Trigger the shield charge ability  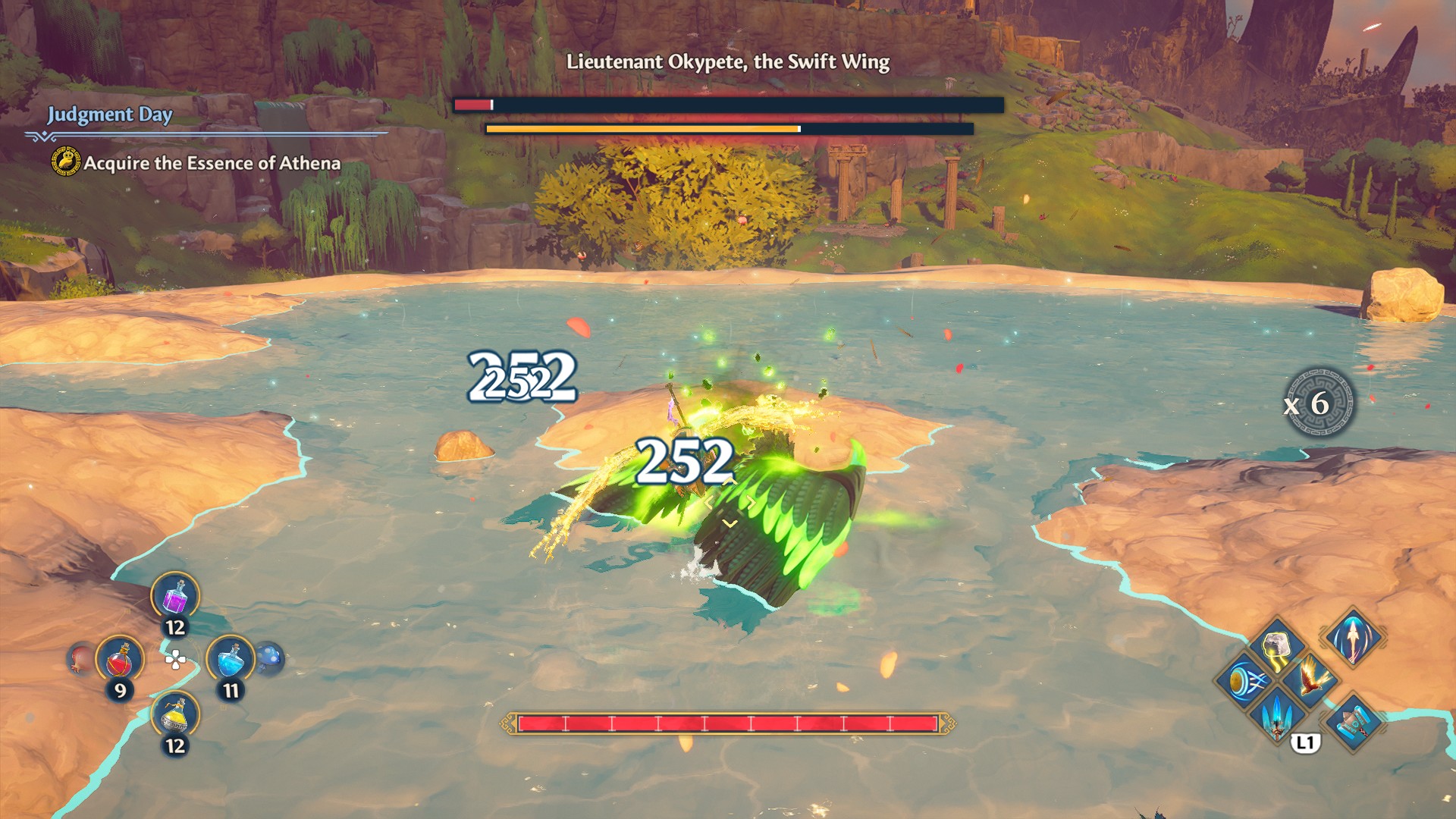tap(1245, 679)
